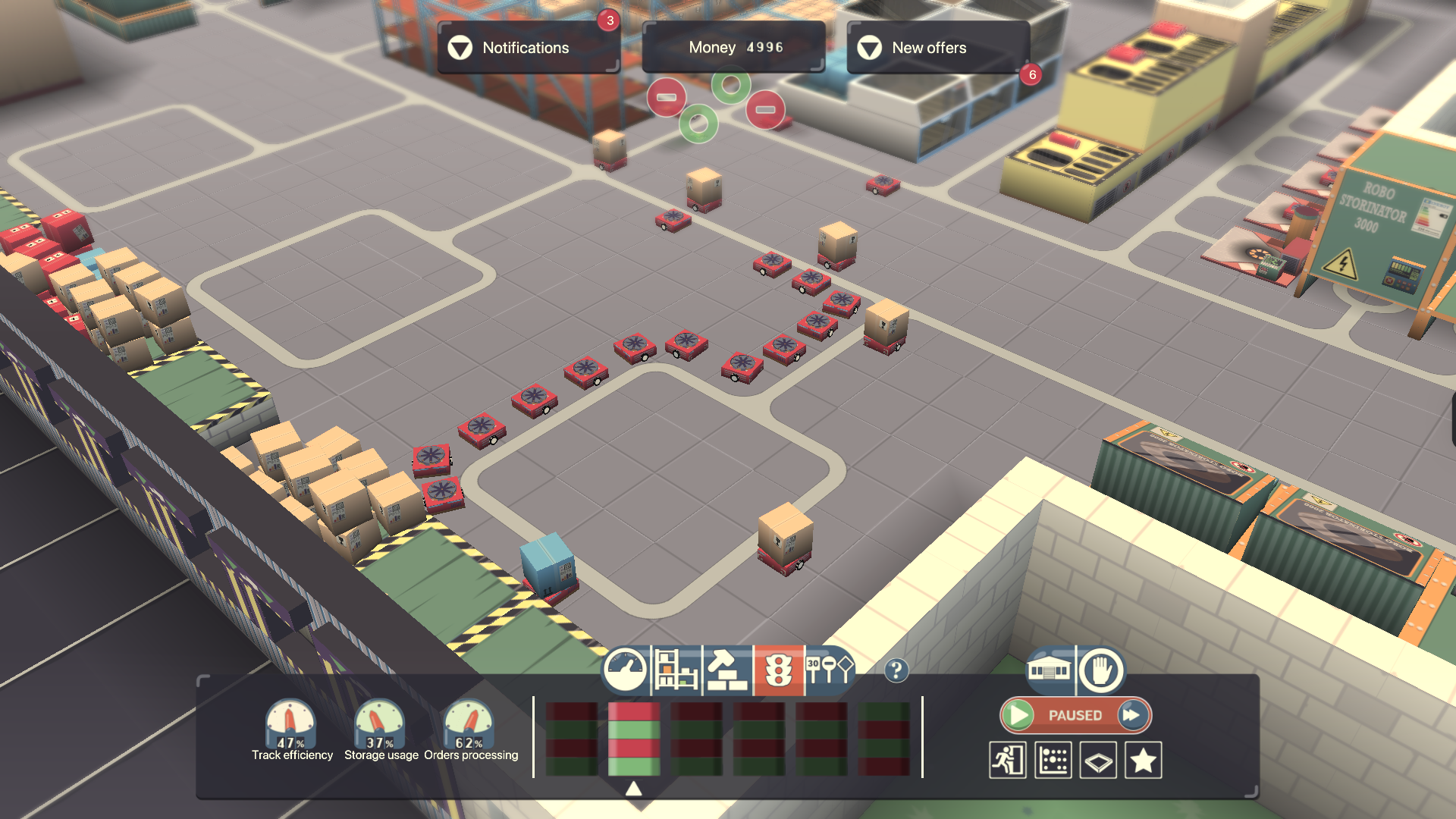Click the star icon button
This screenshot has height=819, width=1456.
coord(1143,760)
